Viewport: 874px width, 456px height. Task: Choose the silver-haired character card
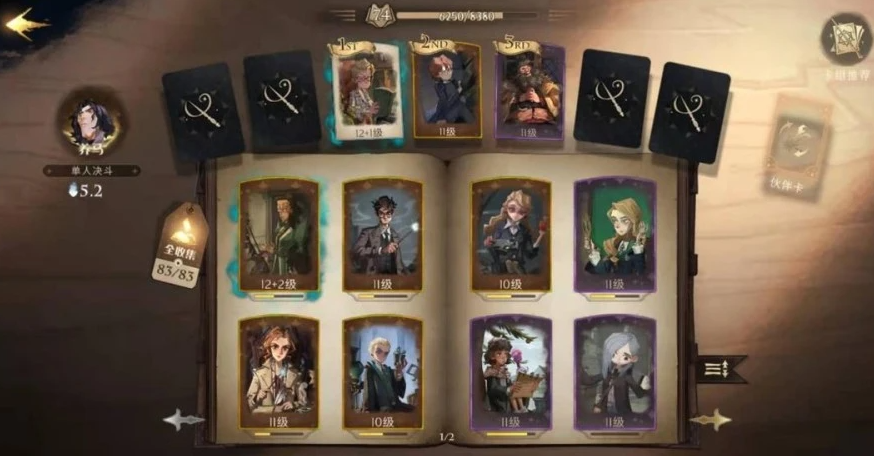point(615,372)
